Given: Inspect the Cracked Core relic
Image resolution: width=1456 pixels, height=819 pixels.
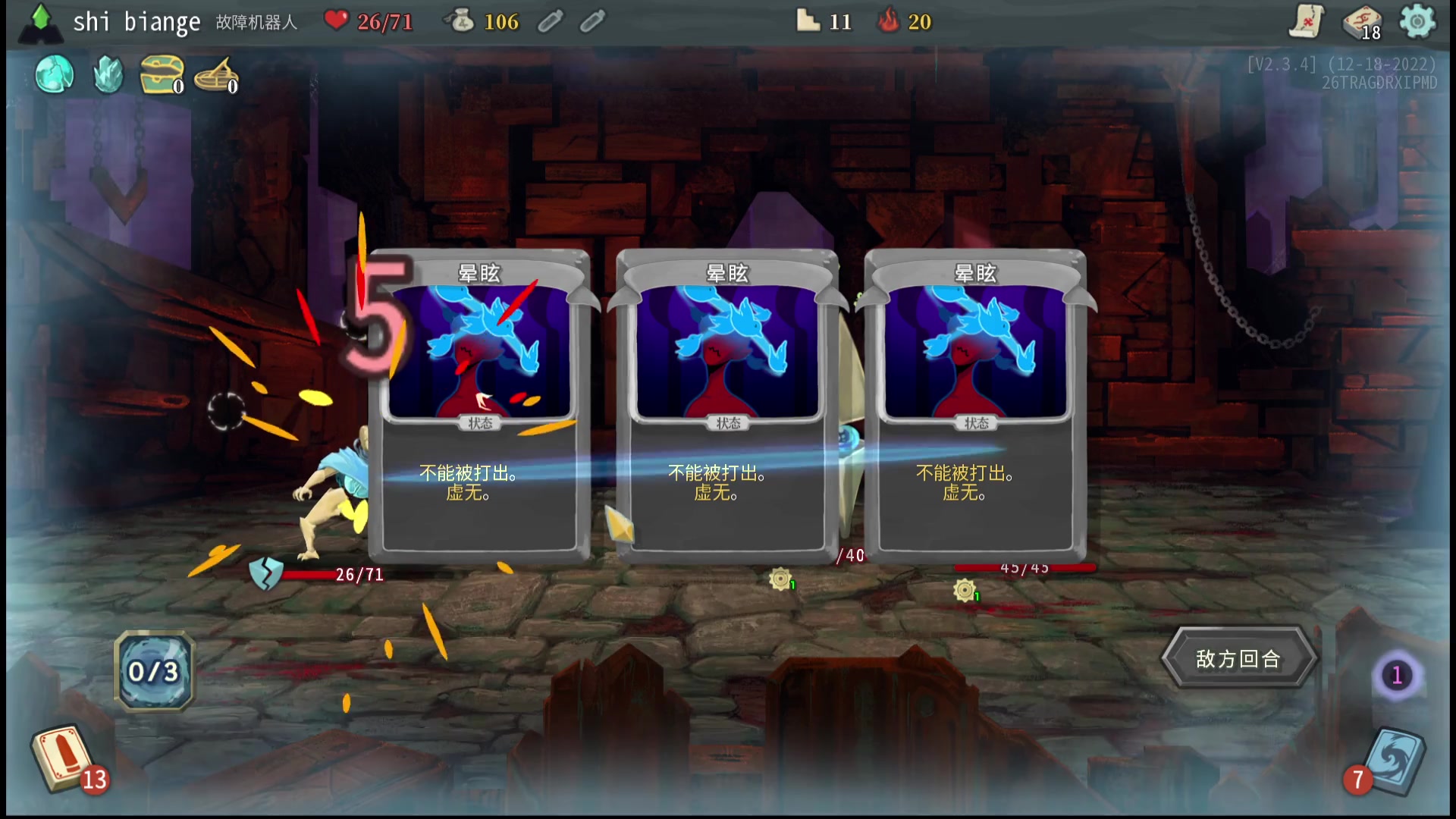Looking at the screenshot, I should click(x=55, y=74).
